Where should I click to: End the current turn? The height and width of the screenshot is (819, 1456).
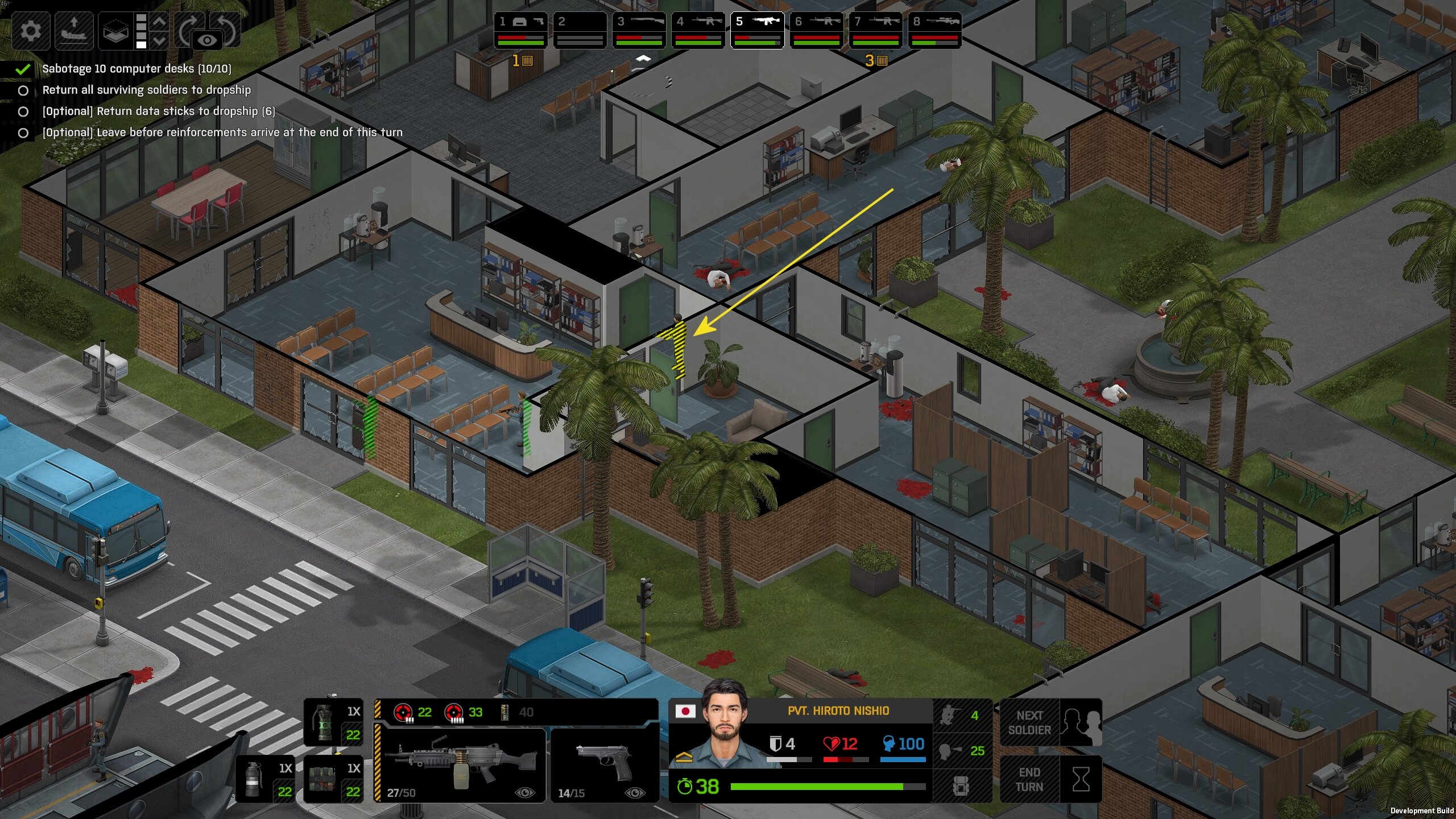[x=1051, y=779]
